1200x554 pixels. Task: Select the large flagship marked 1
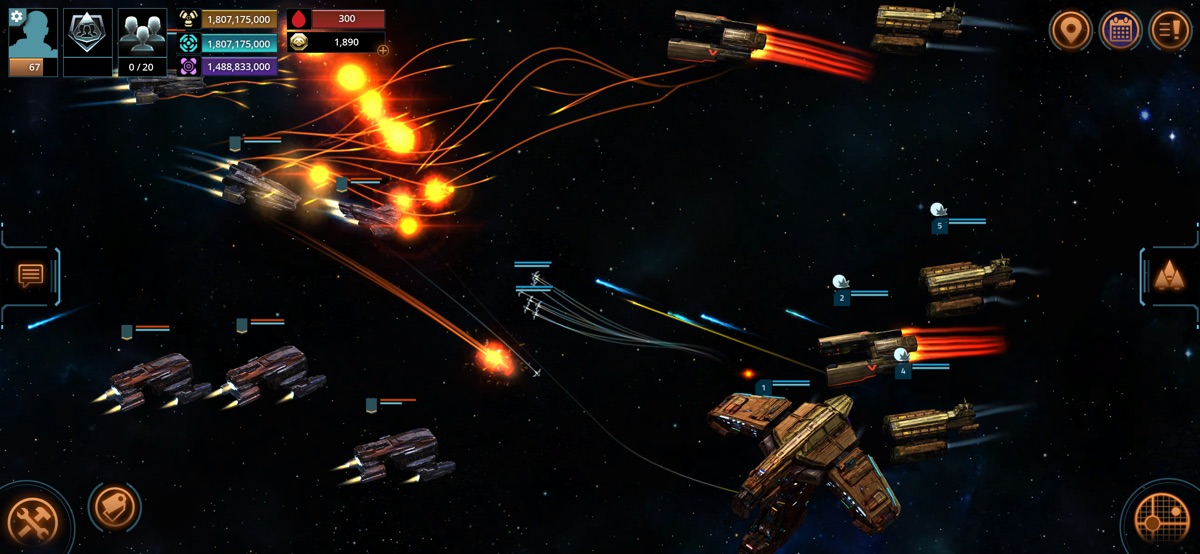pos(800,450)
